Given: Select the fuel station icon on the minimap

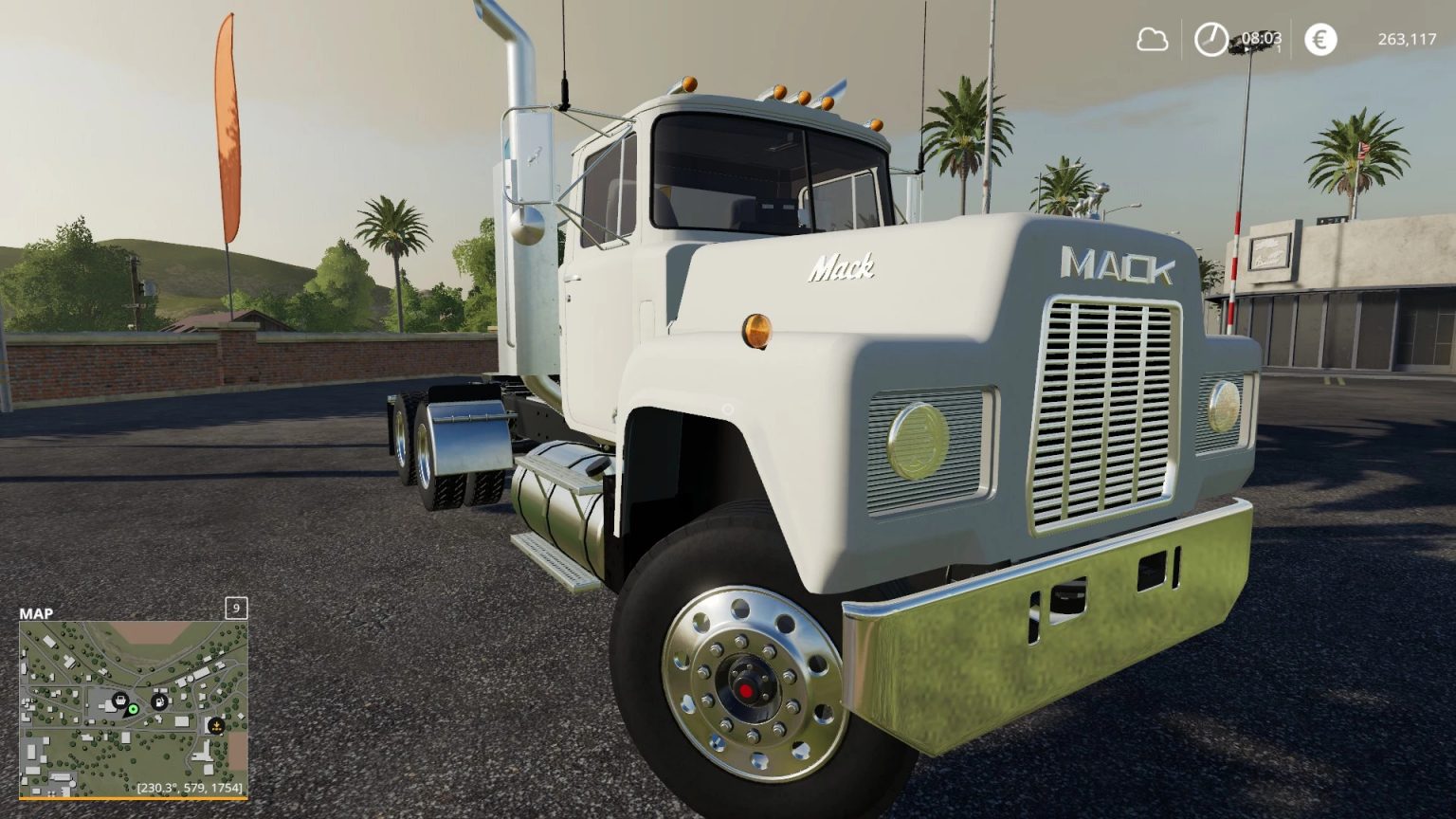Looking at the screenshot, I should click(x=159, y=701).
